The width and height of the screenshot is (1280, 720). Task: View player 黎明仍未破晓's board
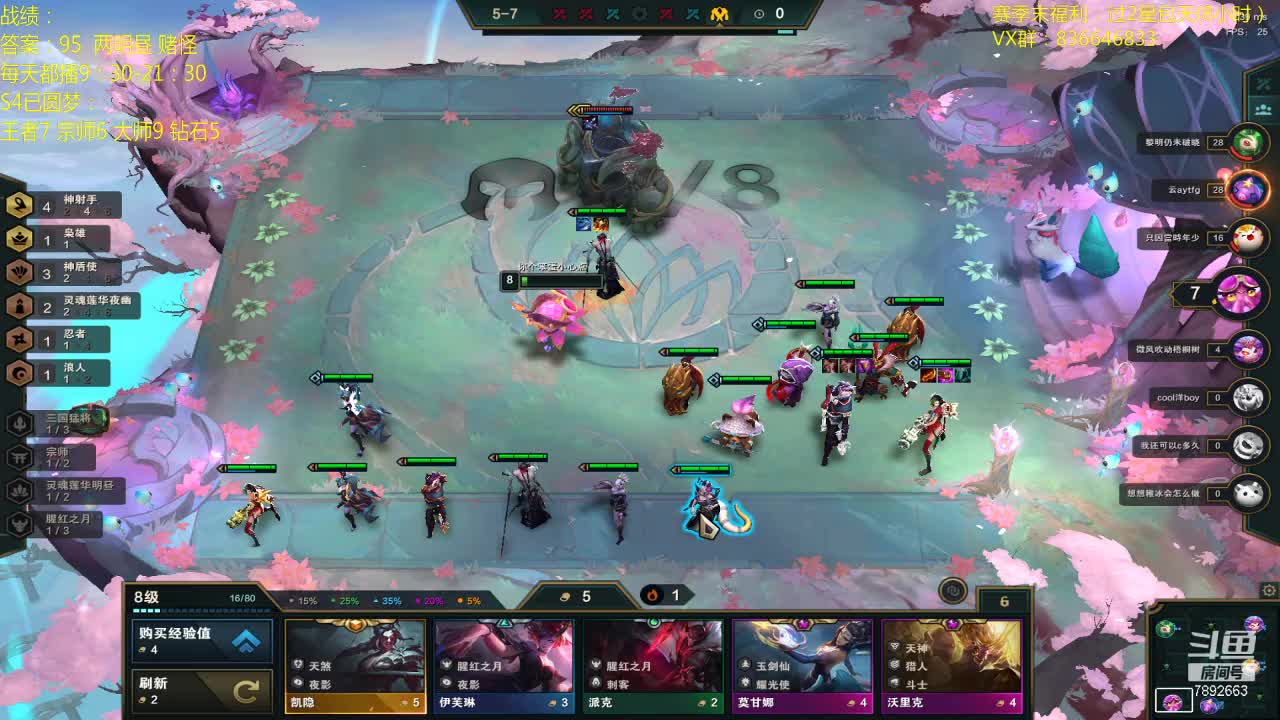point(1247,143)
